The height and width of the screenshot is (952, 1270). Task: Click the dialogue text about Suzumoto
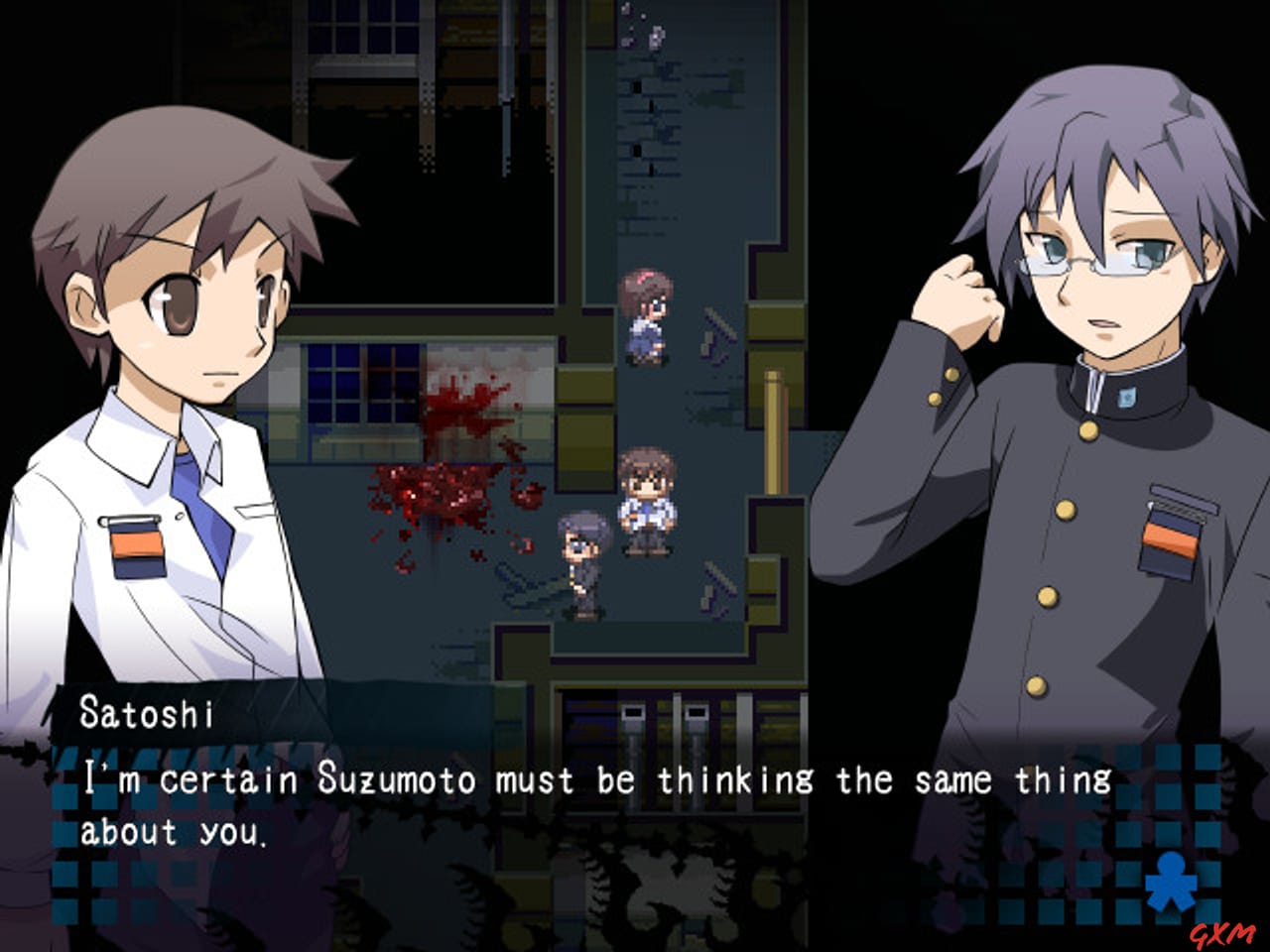[595, 780]
